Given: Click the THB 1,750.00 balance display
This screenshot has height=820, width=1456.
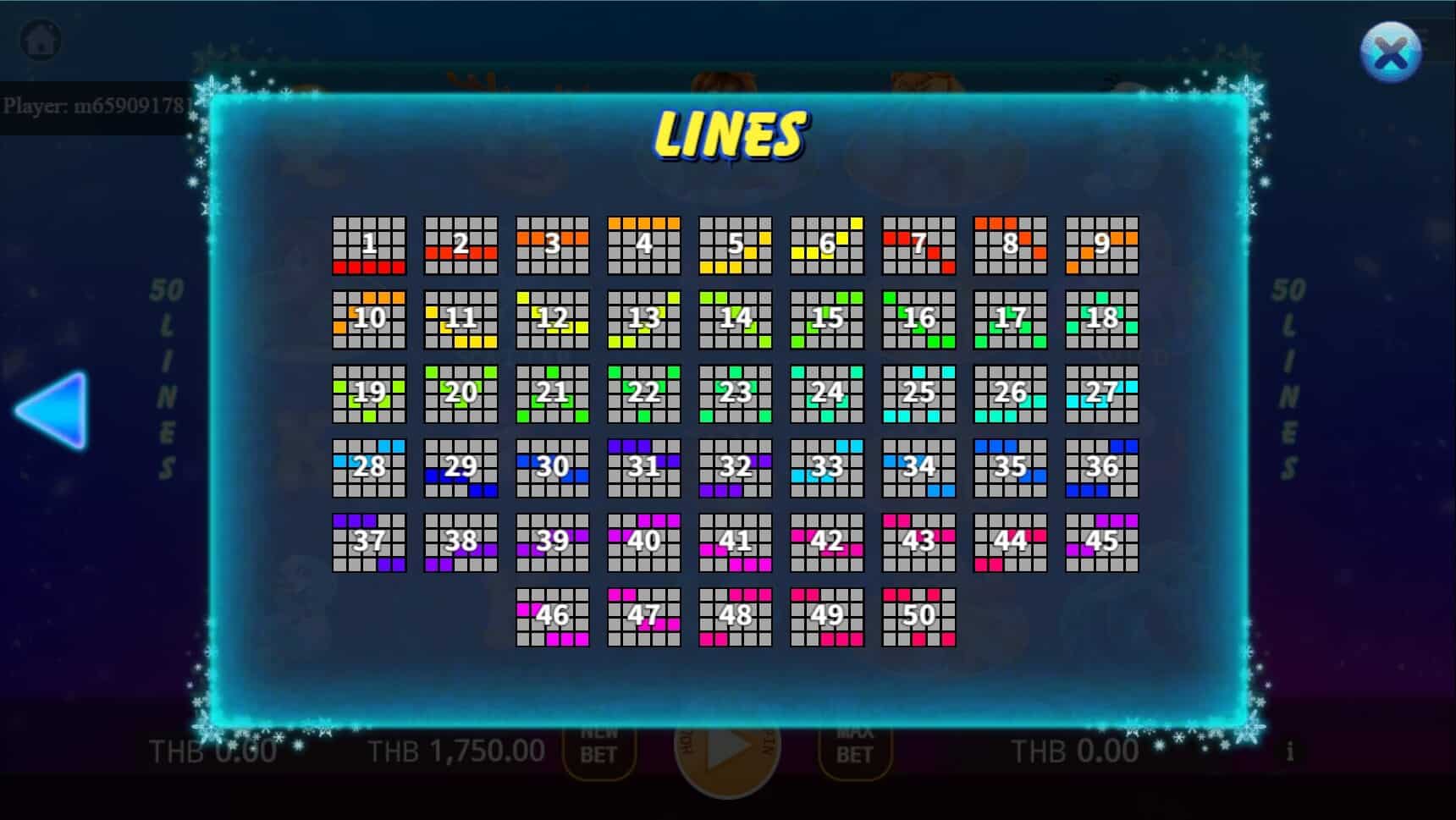Looking at the screenshot, I should tap(455, 750).
